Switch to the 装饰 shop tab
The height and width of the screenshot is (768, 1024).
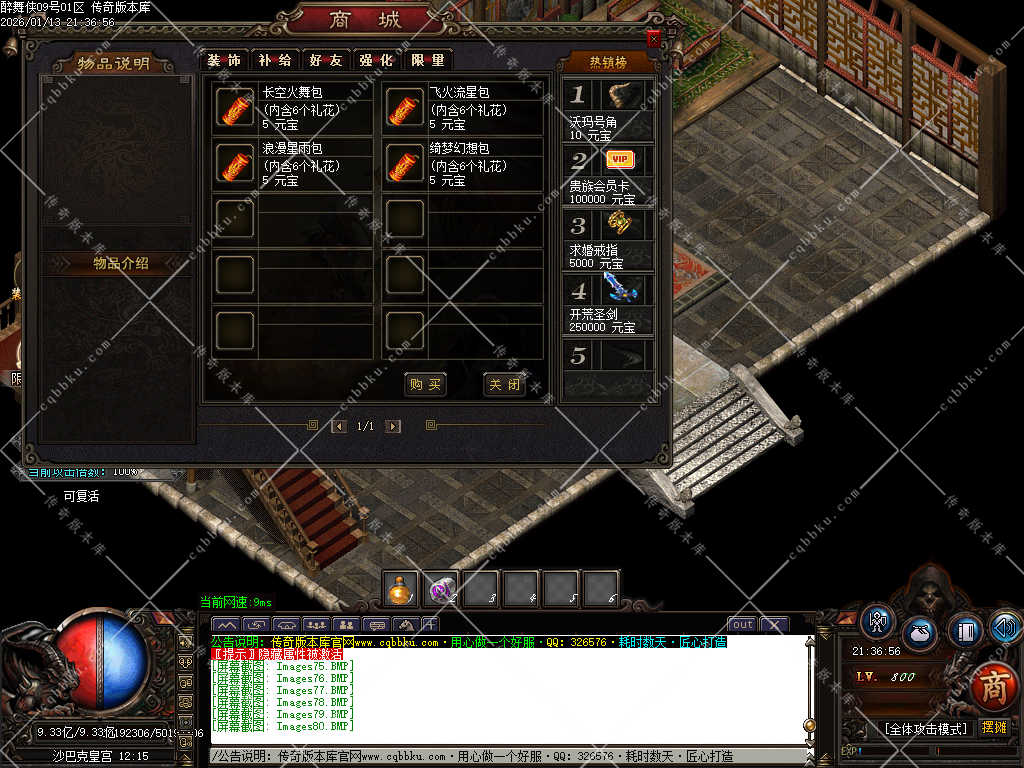(x=225, y=60)
